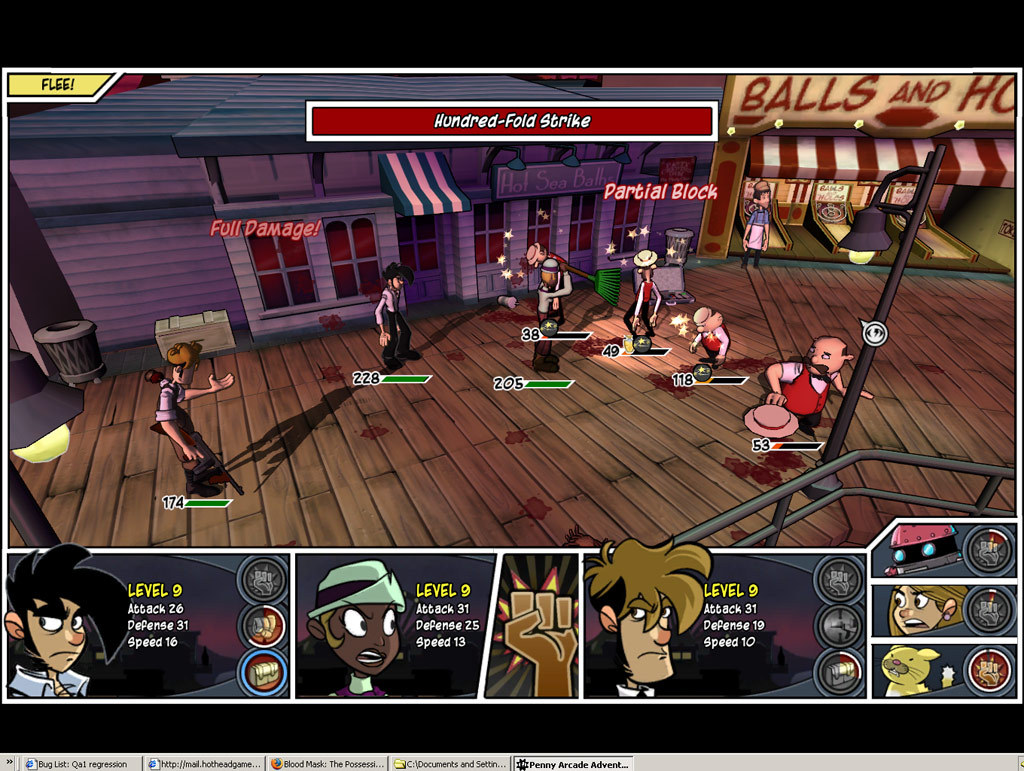Open the brown-haired character's item chest
The height and width of the screenshot is (771, 1024).
(838, 672)
